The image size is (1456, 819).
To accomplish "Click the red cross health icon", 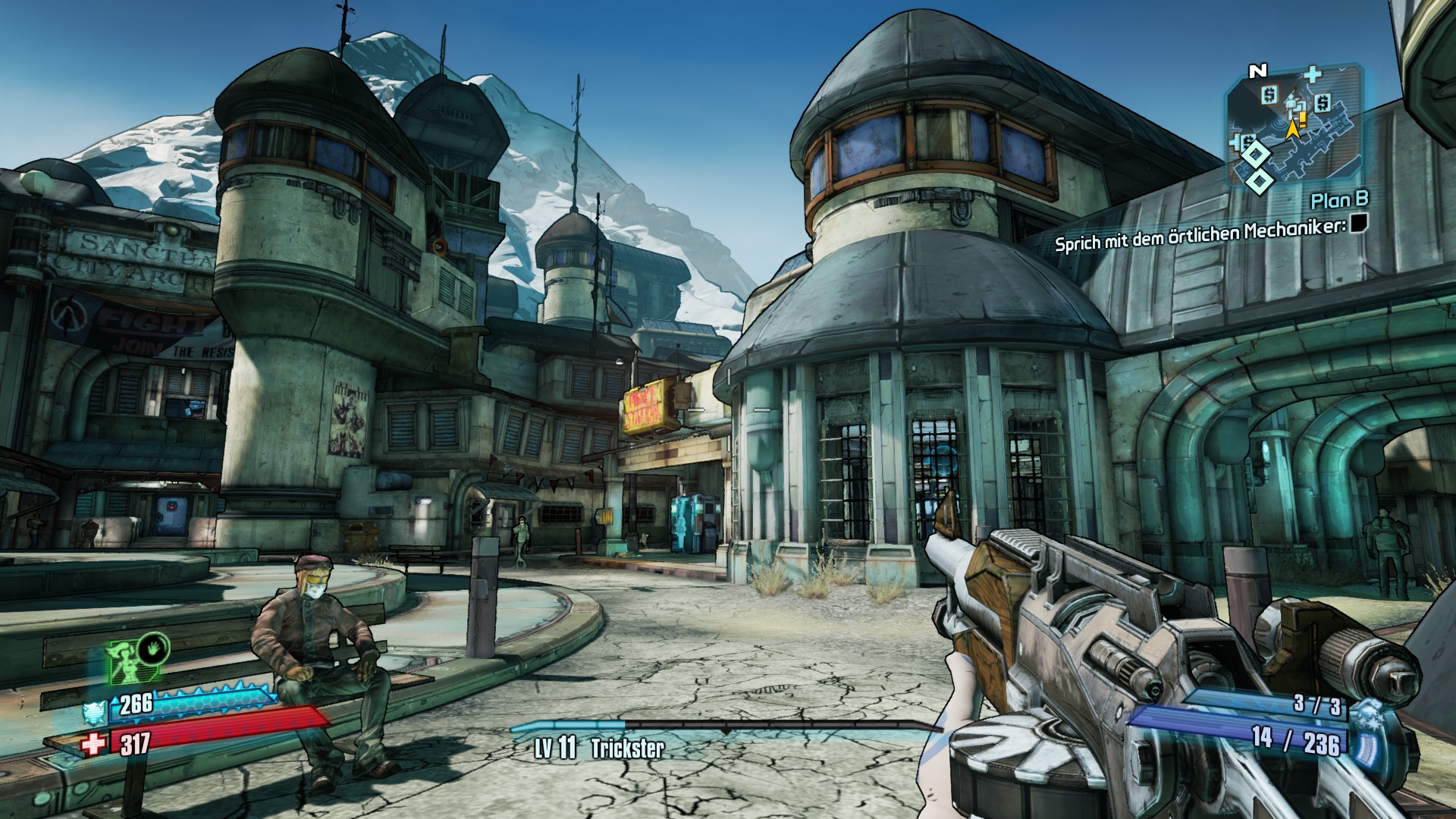I will click(94, 745).
